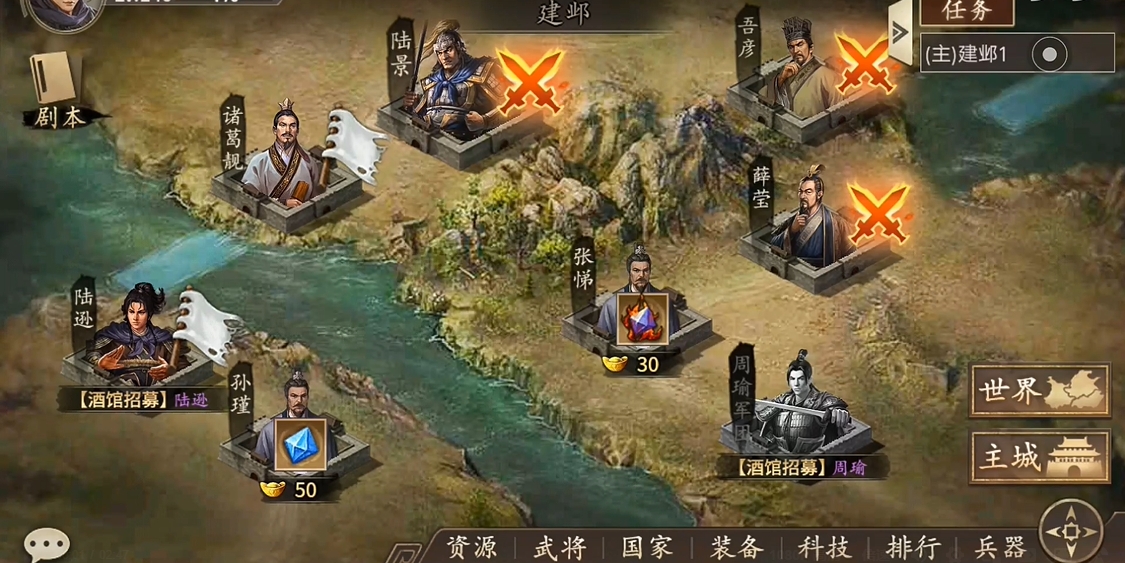Screen dimensions: 1125x563
Task: Open the 科技 technology menu
Action: pos(824,547)
